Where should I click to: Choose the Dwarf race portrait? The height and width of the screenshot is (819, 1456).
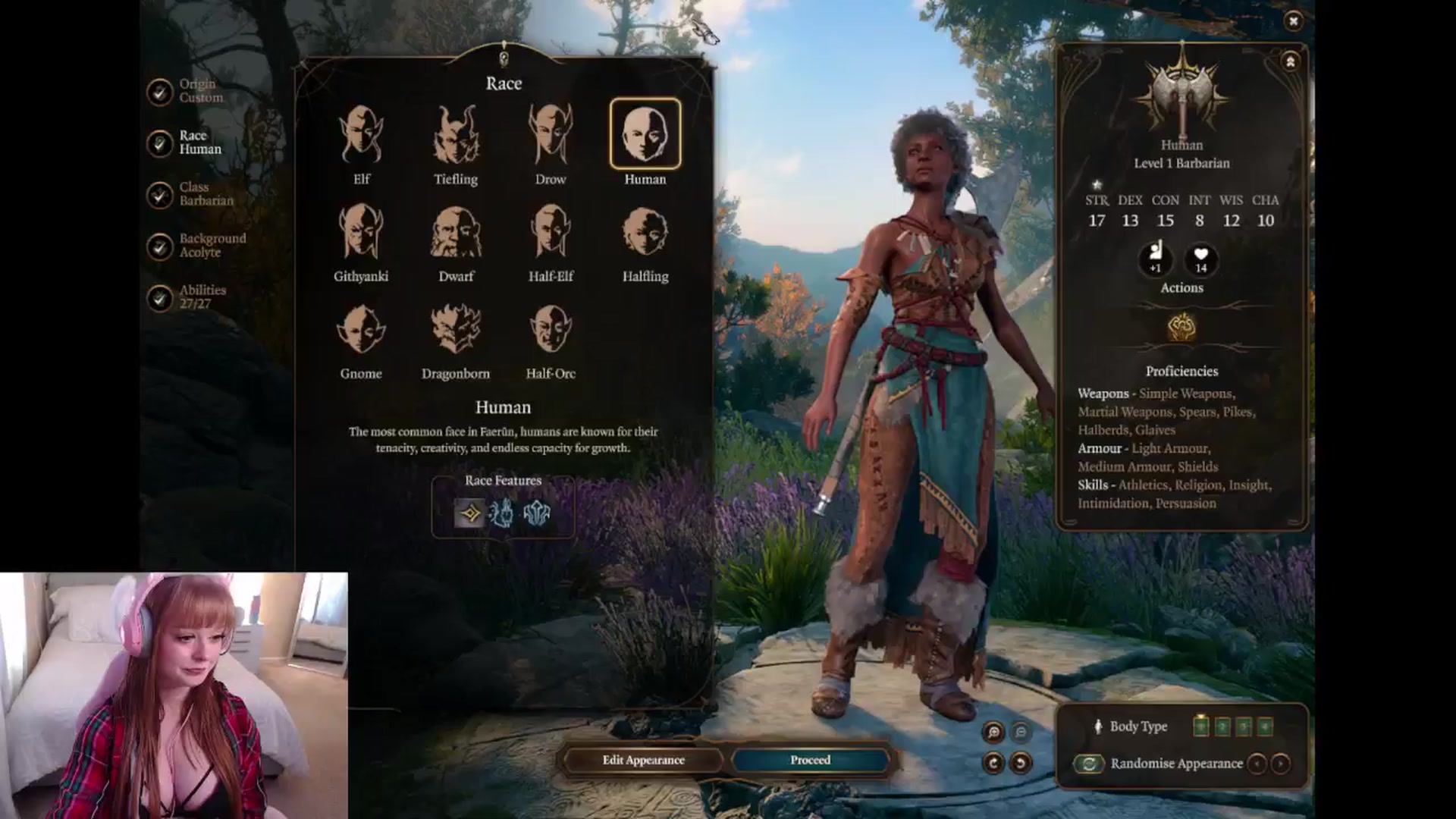click(456, 233)
